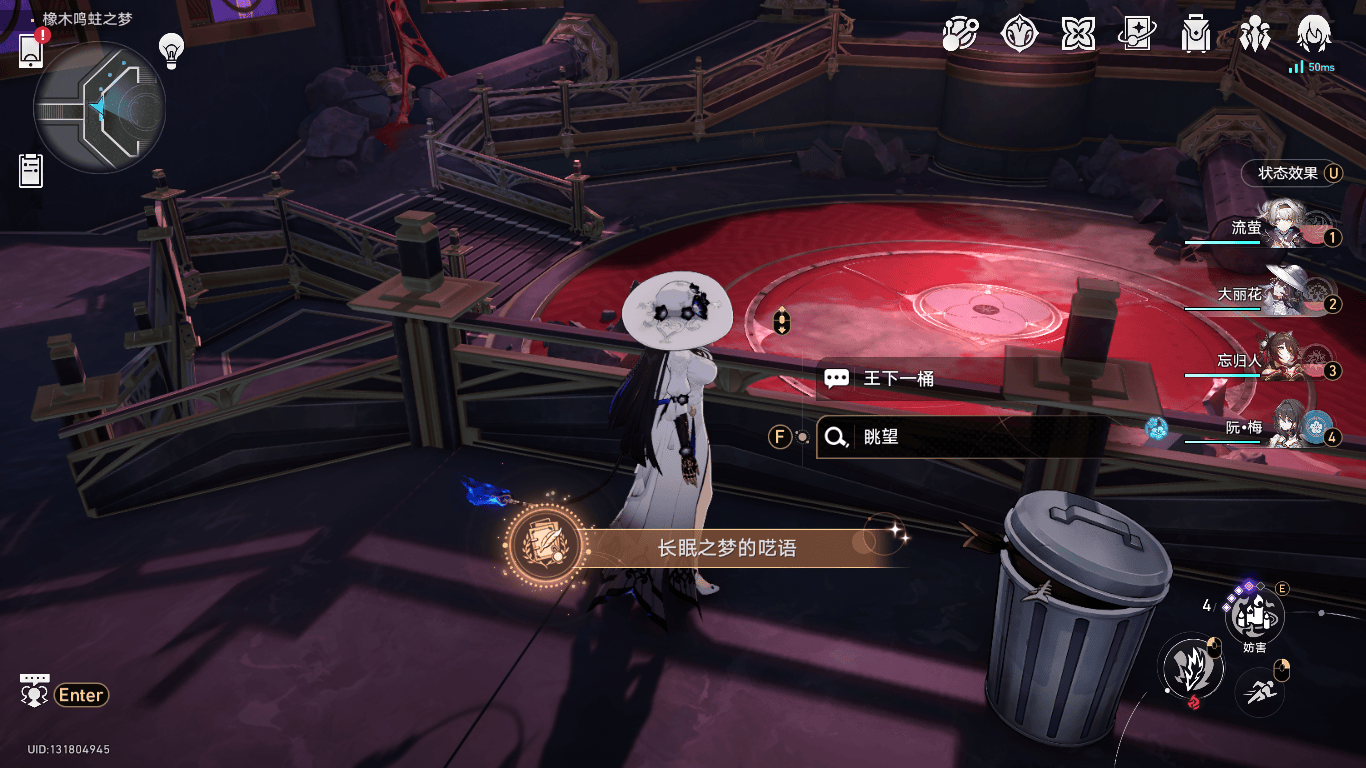Select the 眺望 interaction option
The image size is (1366, 768).
(960, 437)
